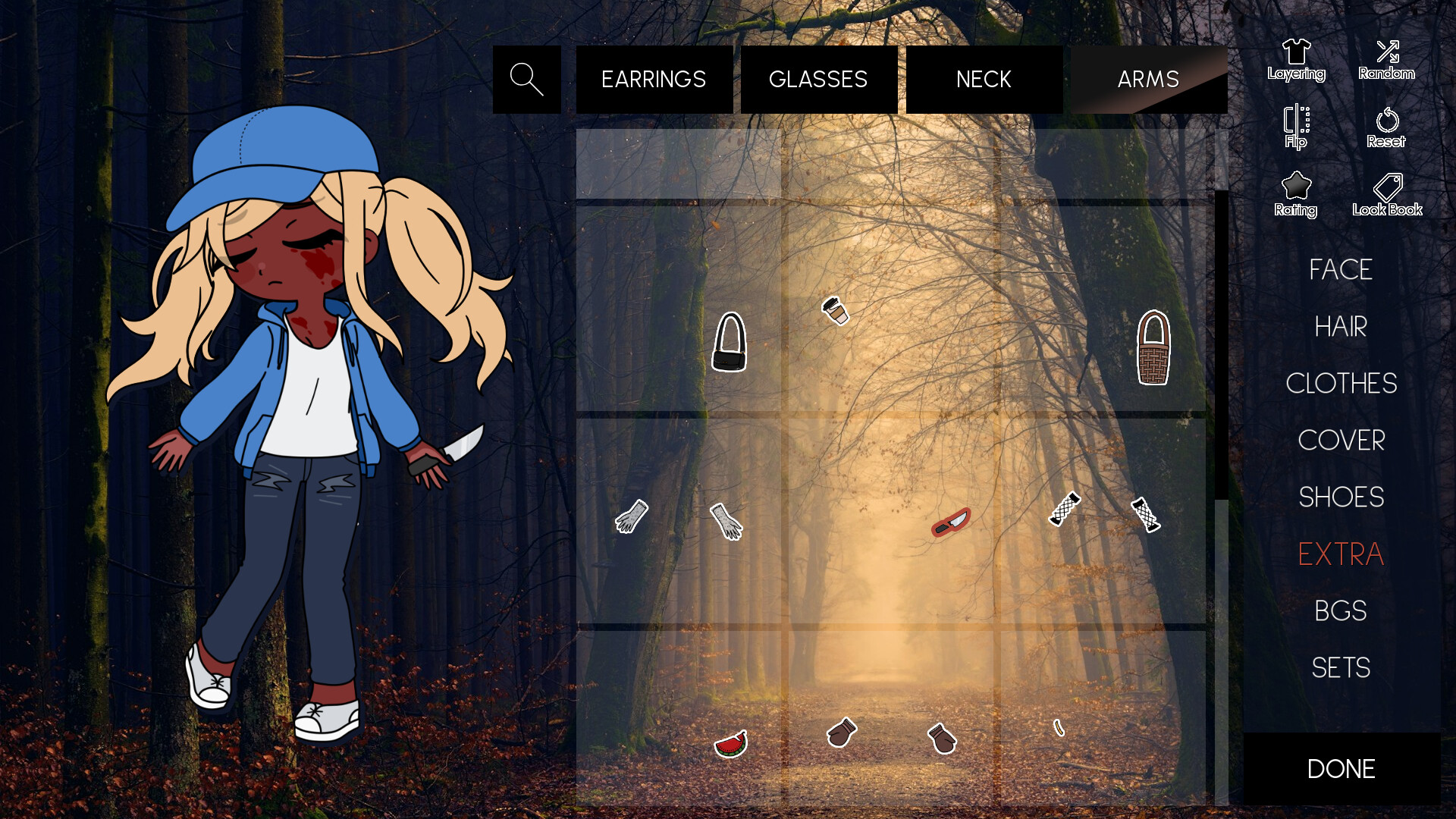This screenshot has height=819, width=1456.
Task: Open the item search tool
Action: point(526,79)
